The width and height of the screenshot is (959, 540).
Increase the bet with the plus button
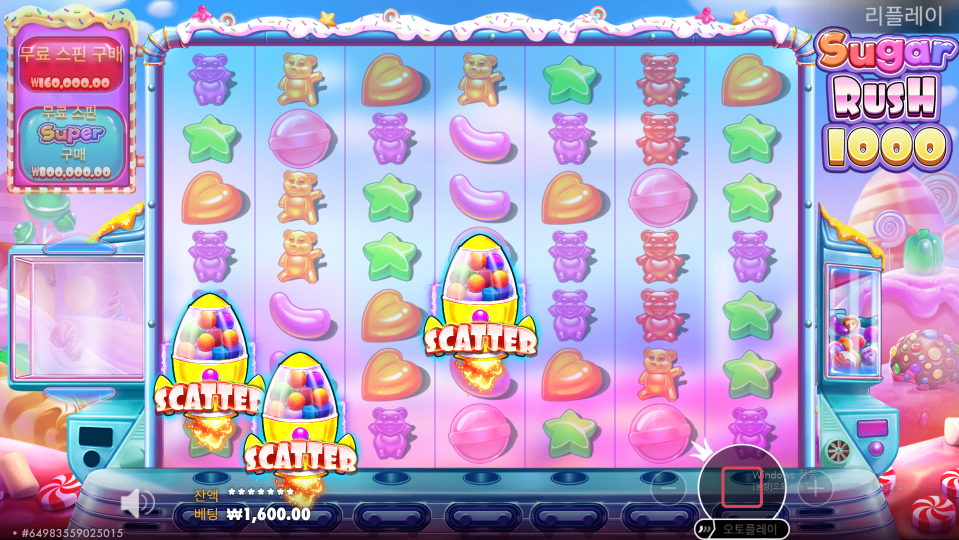click(815, 488)
